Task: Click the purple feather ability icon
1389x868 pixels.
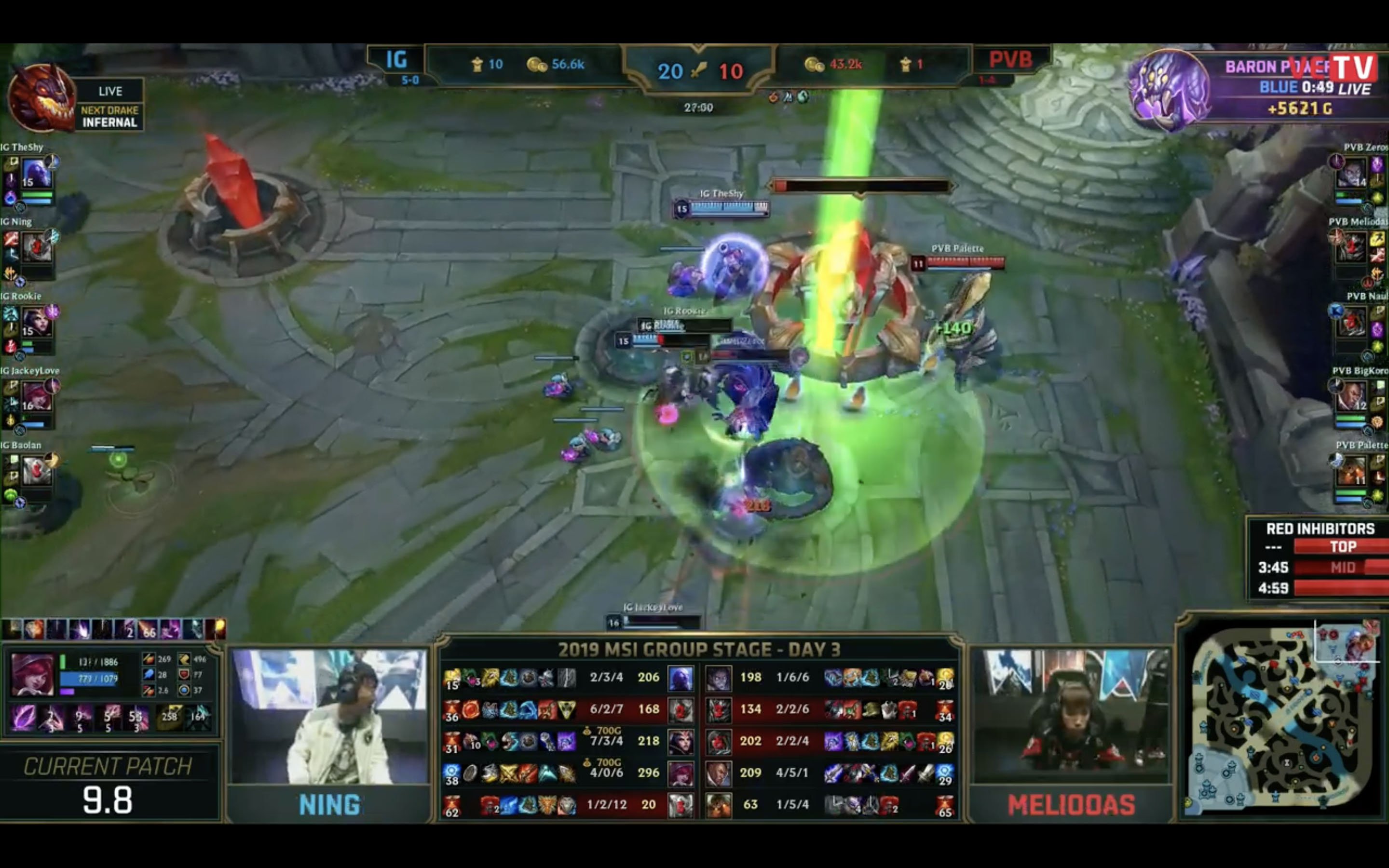Action: coord(24,718)
